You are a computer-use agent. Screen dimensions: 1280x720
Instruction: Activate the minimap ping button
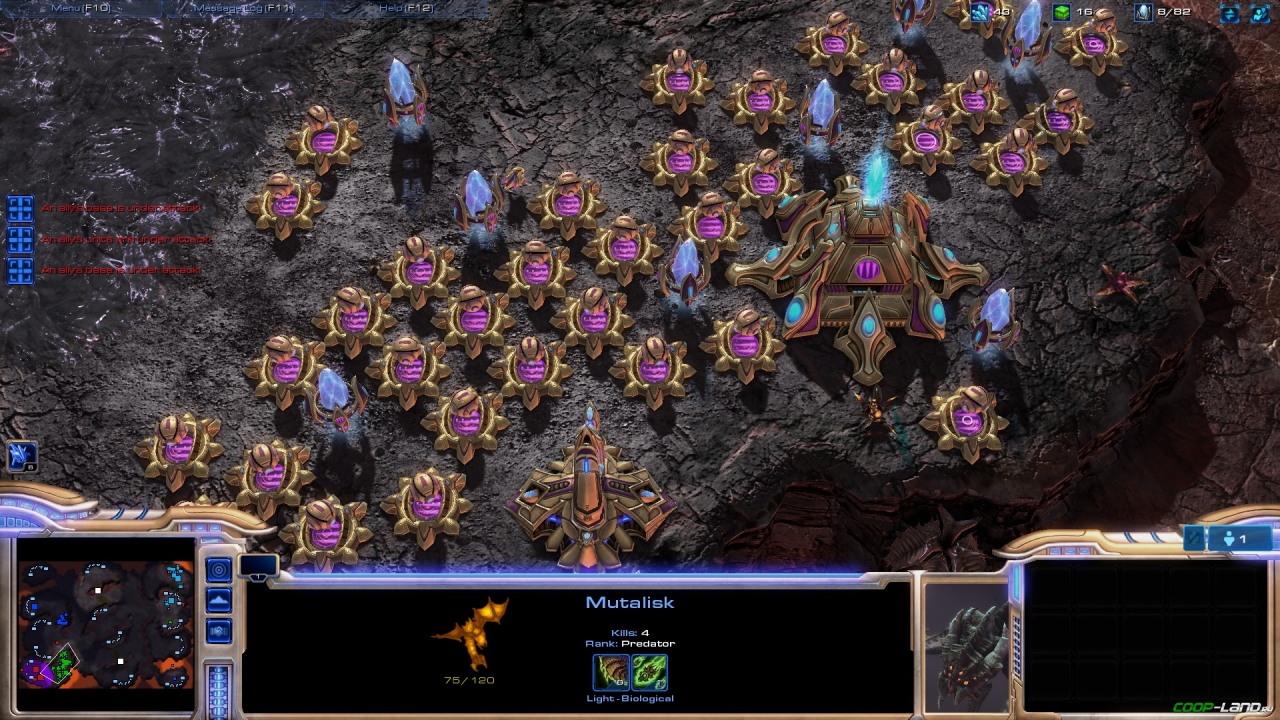click(218, 570)
